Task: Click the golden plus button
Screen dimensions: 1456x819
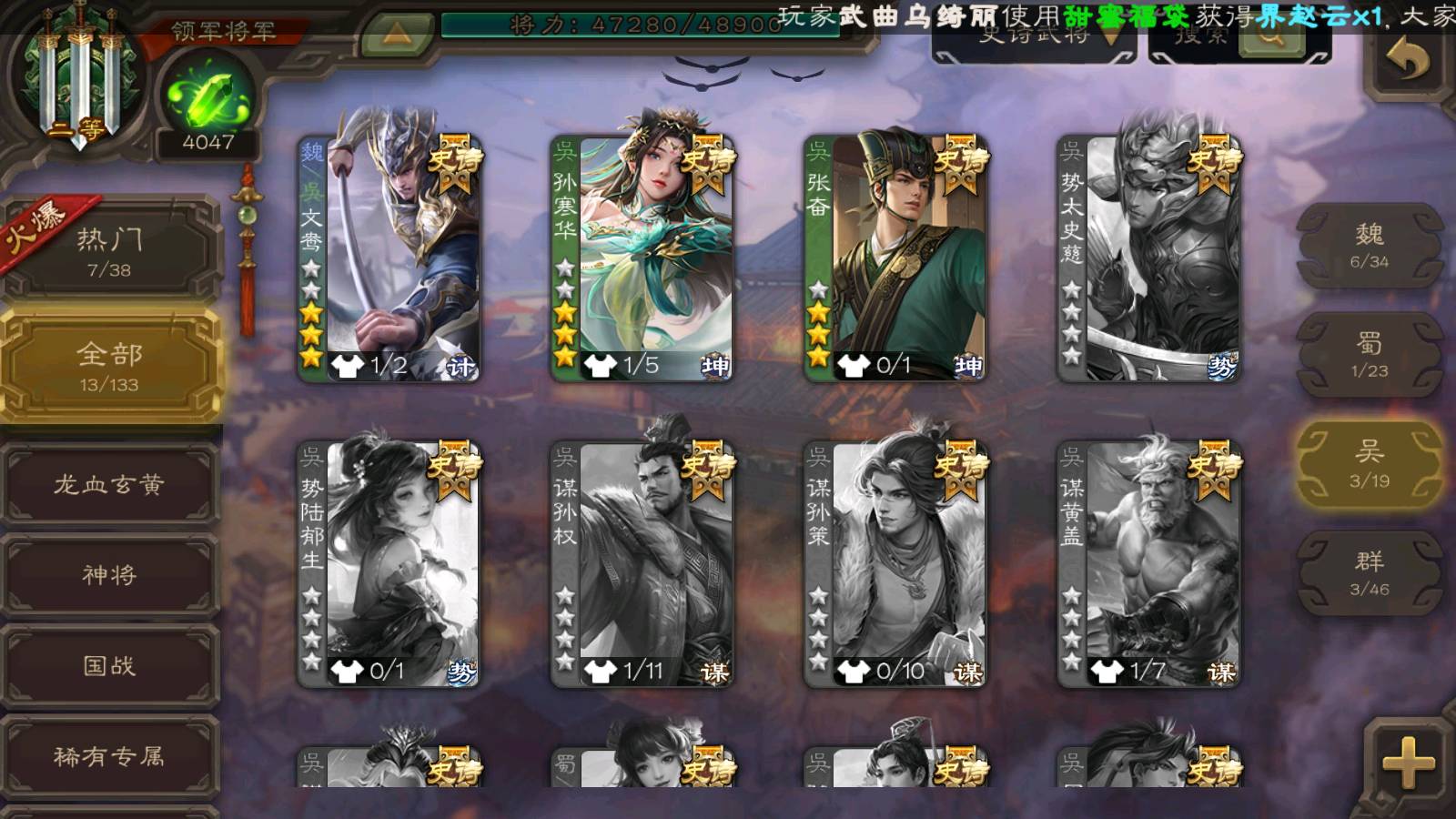Action: point(1407,763)
